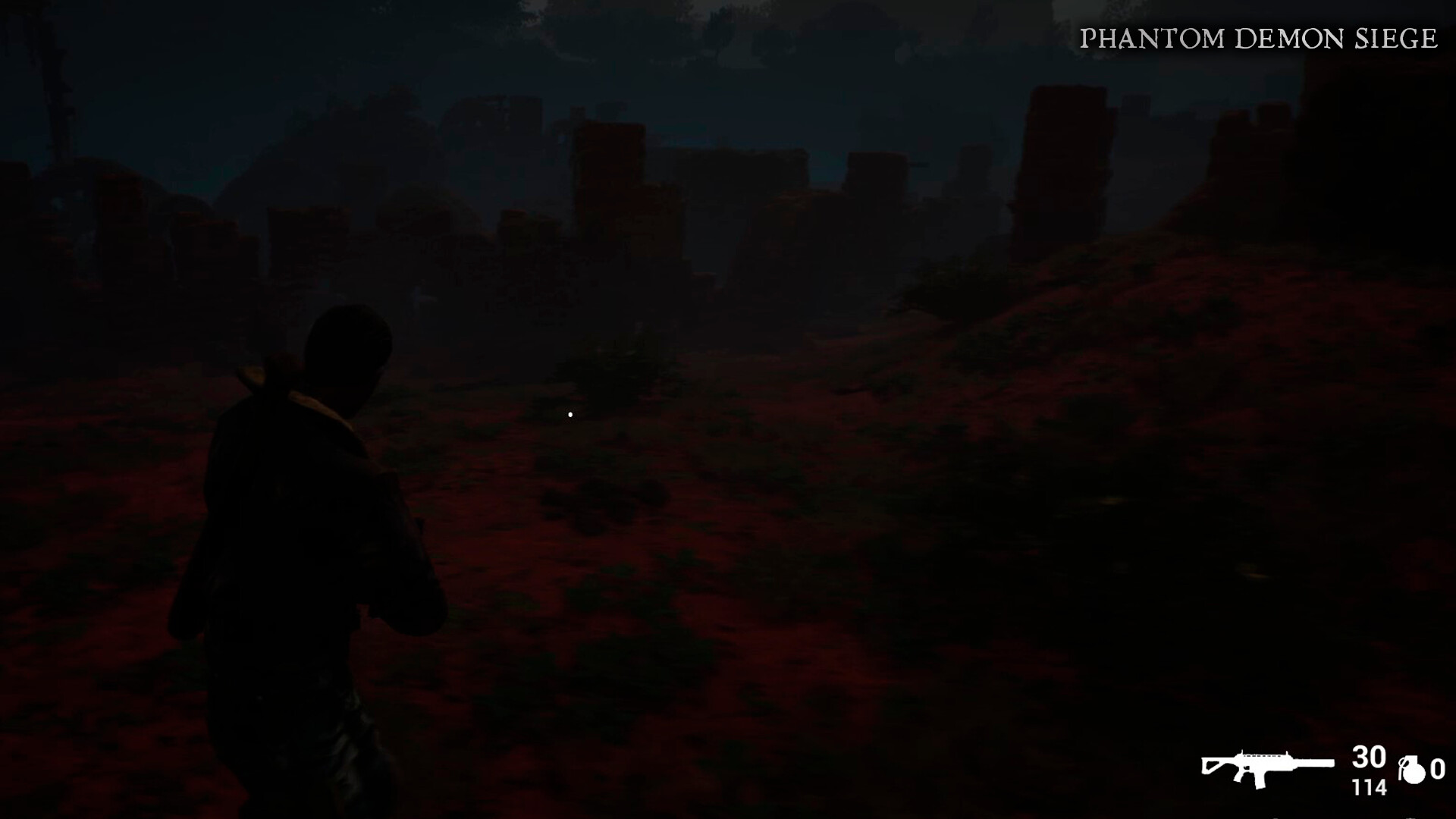The height and width of the screenshot is (819, 1456).
Task: Click the white crosshair dot
Action: 569,414
